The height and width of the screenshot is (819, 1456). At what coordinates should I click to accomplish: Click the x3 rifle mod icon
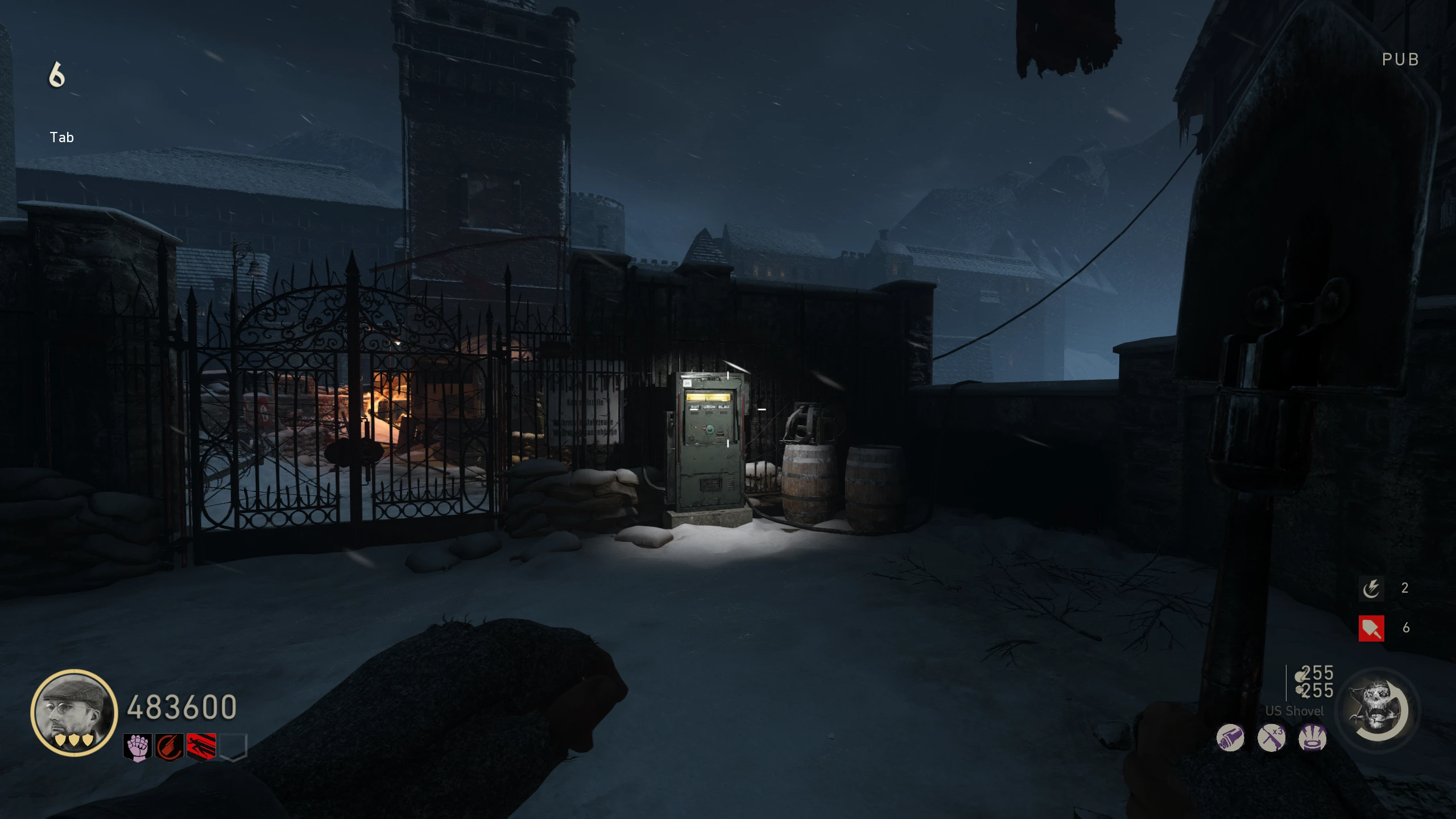pyautogui.click(x=1272, y=738)
